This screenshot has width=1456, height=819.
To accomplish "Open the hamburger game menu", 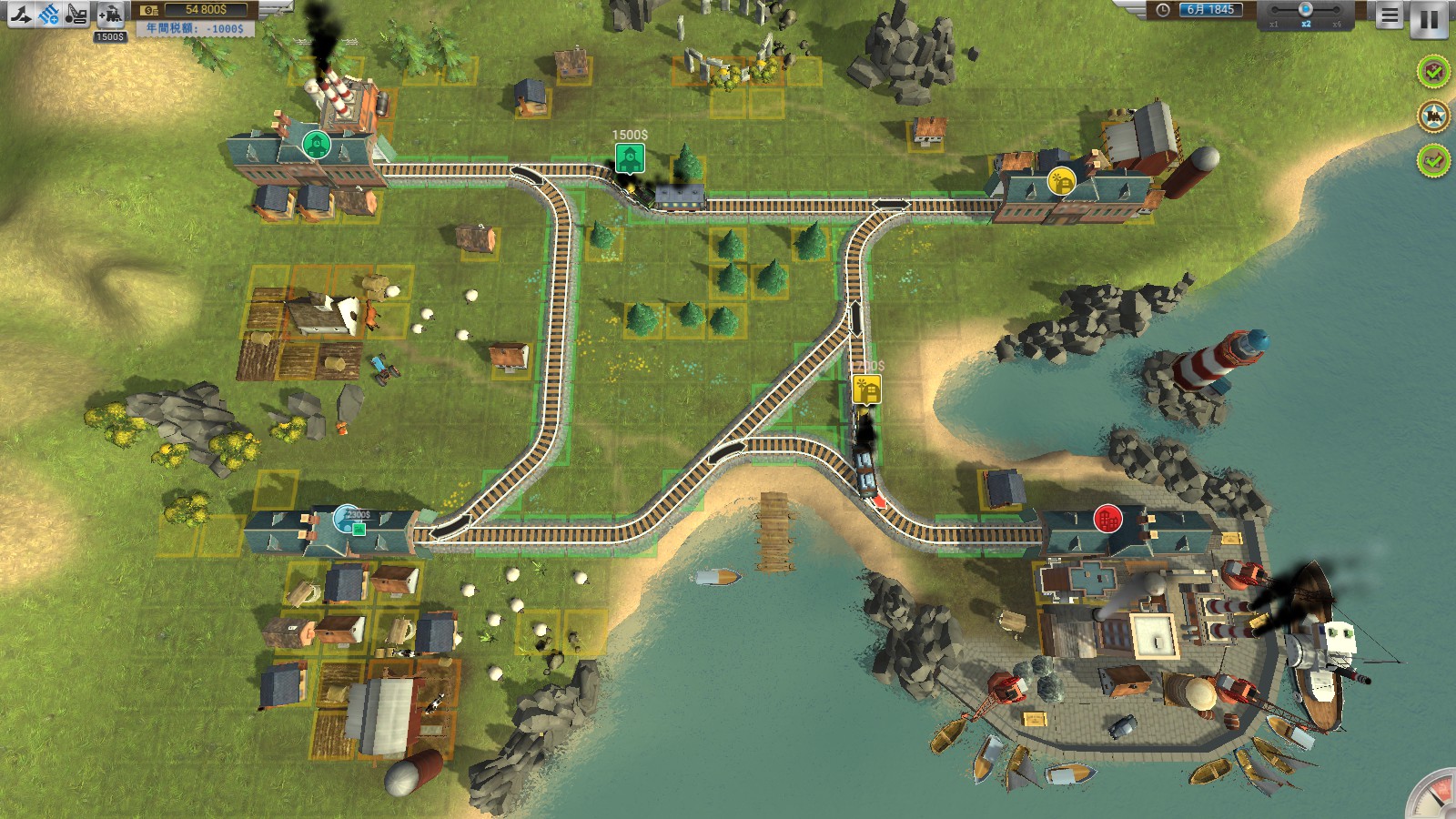I will (x=1389, y=15).
